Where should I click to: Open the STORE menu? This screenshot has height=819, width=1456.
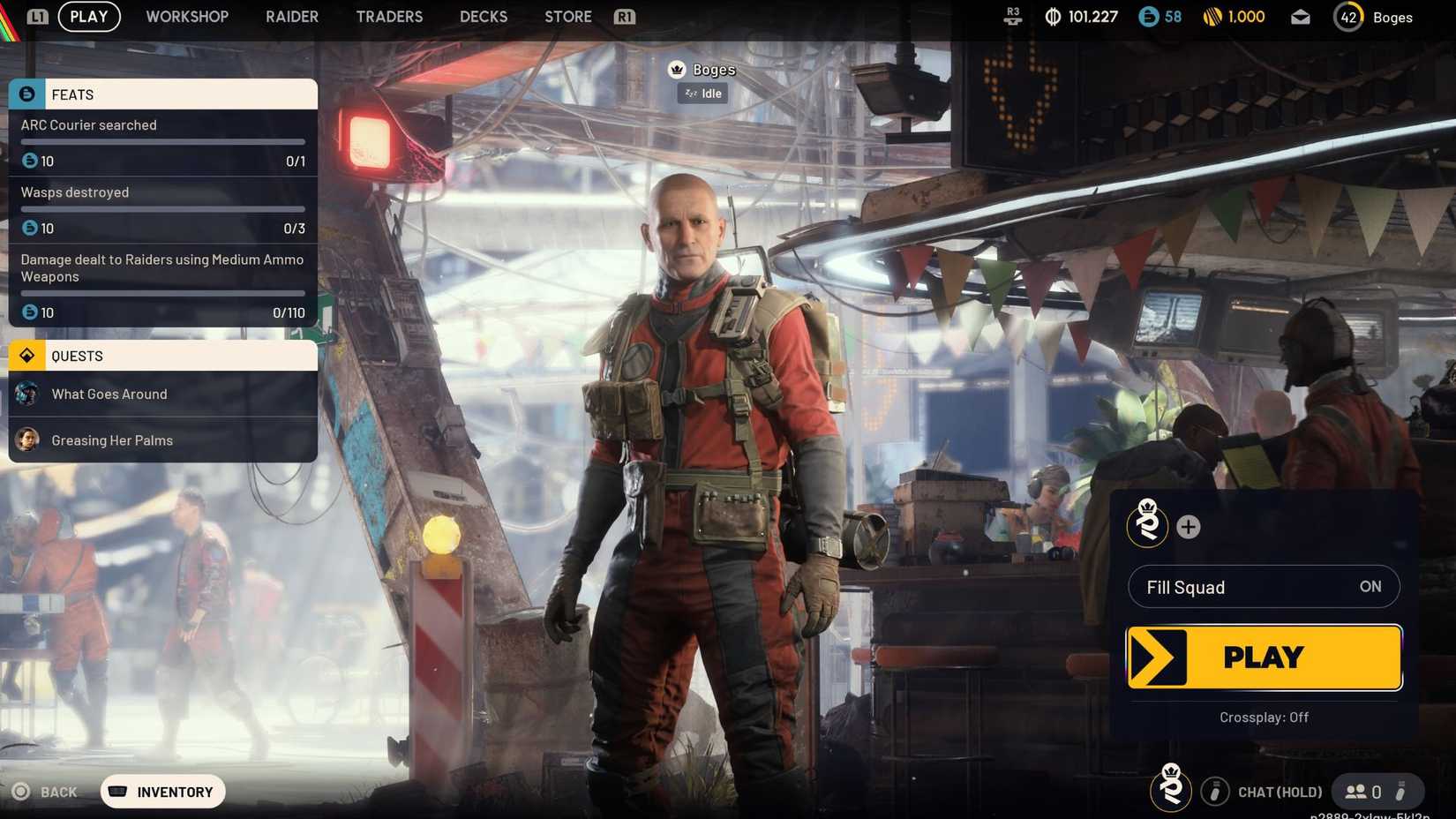567,16
